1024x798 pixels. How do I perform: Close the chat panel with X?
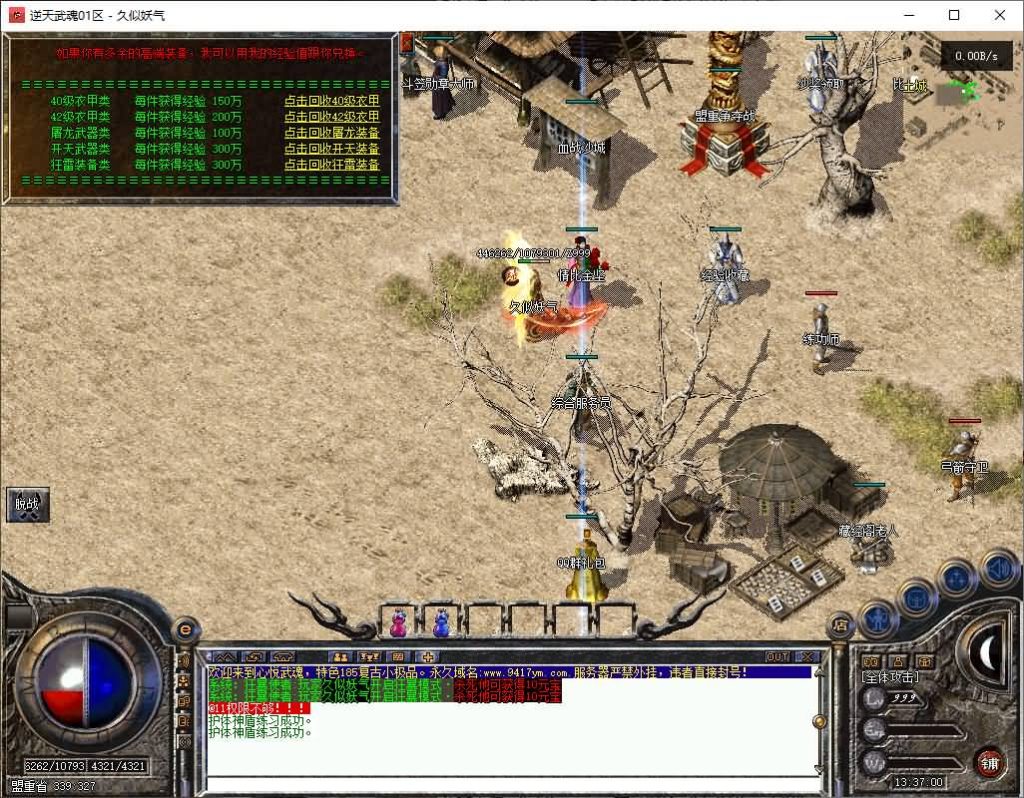pos(805,657)
